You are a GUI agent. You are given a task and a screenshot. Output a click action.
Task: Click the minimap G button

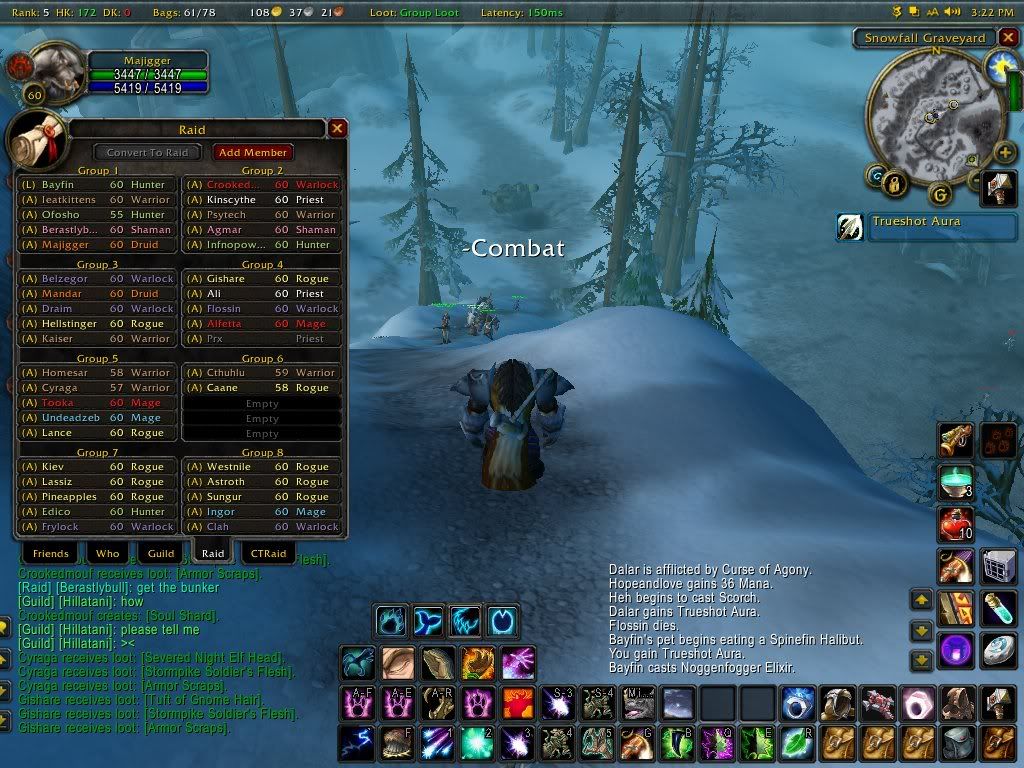click(939, 193)
